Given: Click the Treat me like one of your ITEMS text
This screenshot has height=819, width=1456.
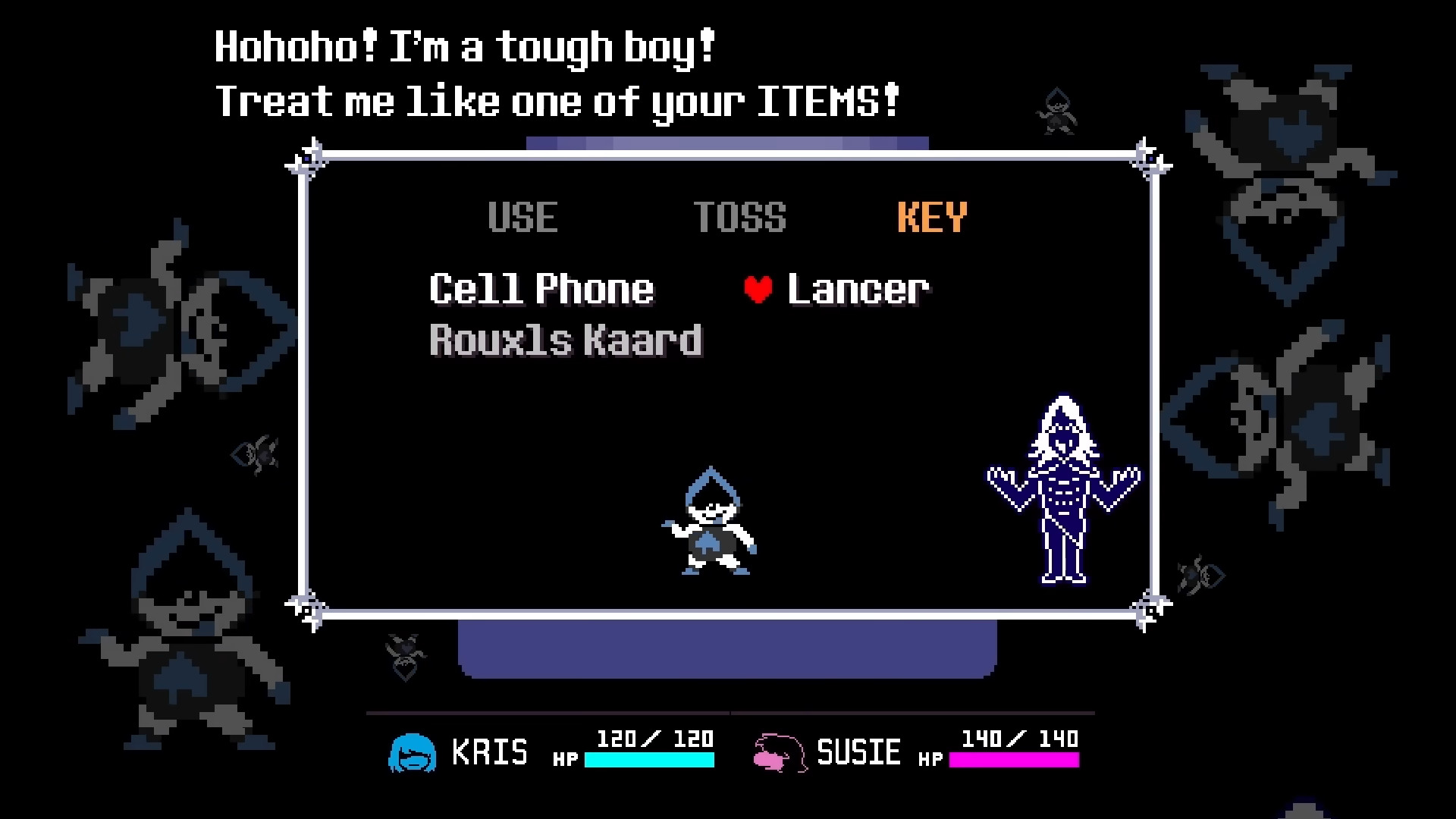Looking at the screenshot, I should click(x=557, y=100).
